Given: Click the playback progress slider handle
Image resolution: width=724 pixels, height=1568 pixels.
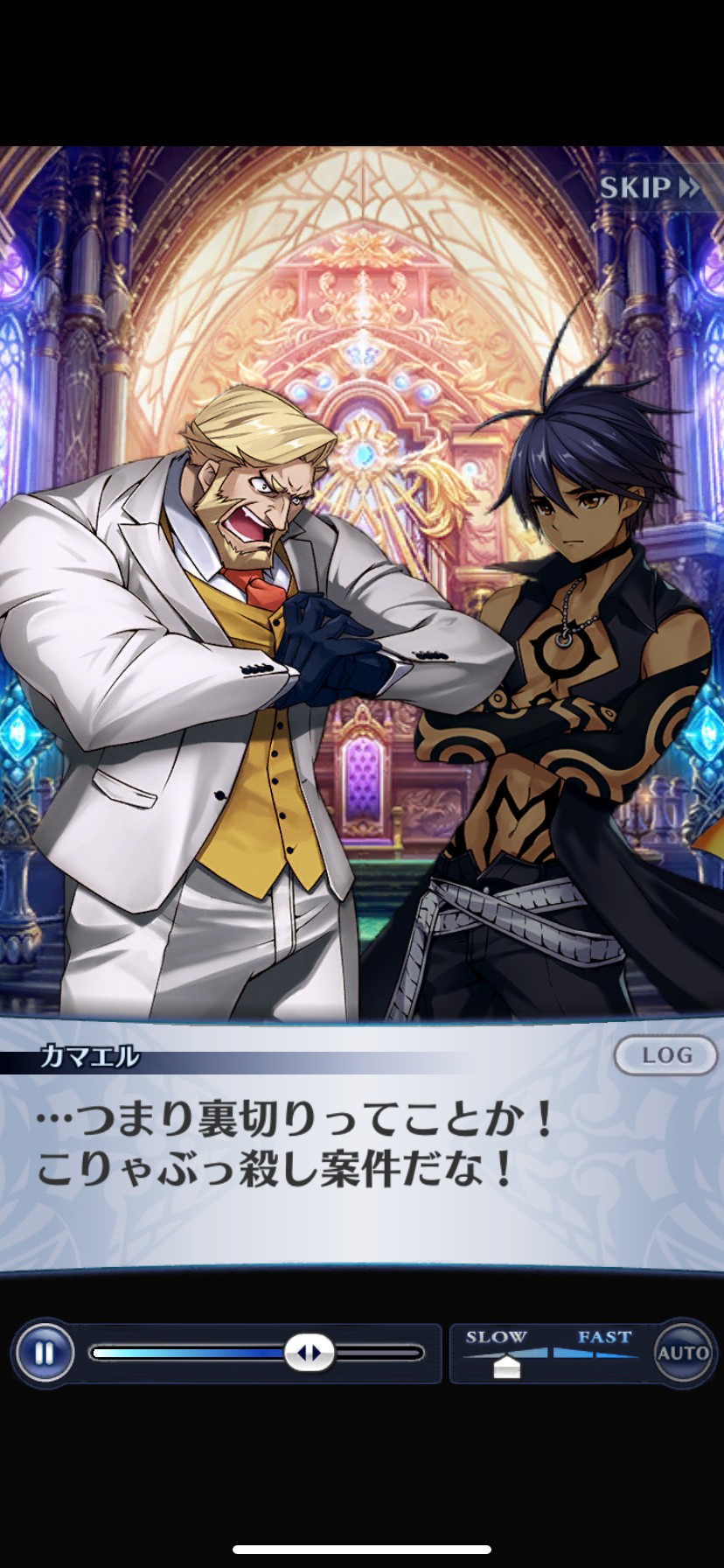Looking at the screenshot, I should (310, 1353).
